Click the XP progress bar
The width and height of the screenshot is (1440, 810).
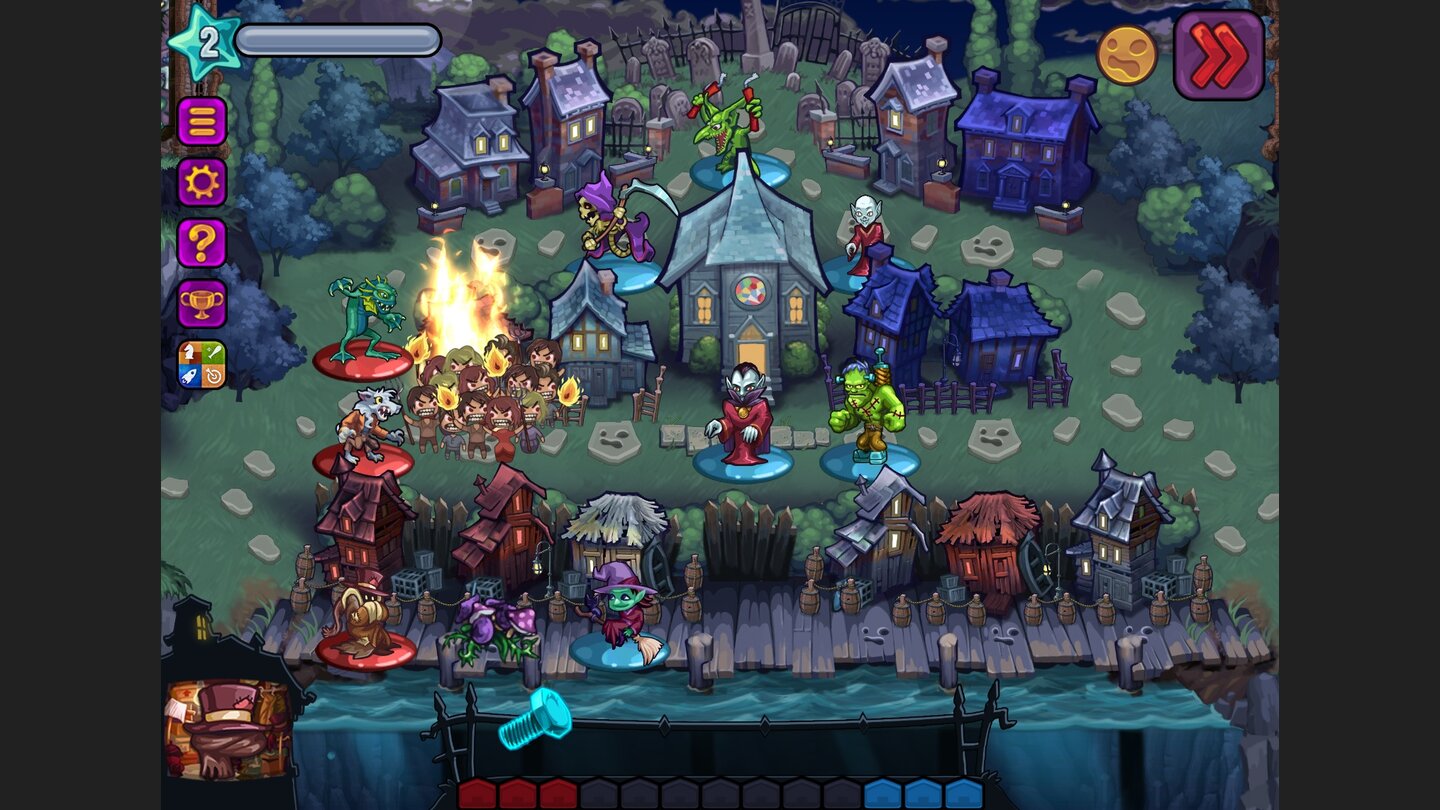tap(340, 39)
